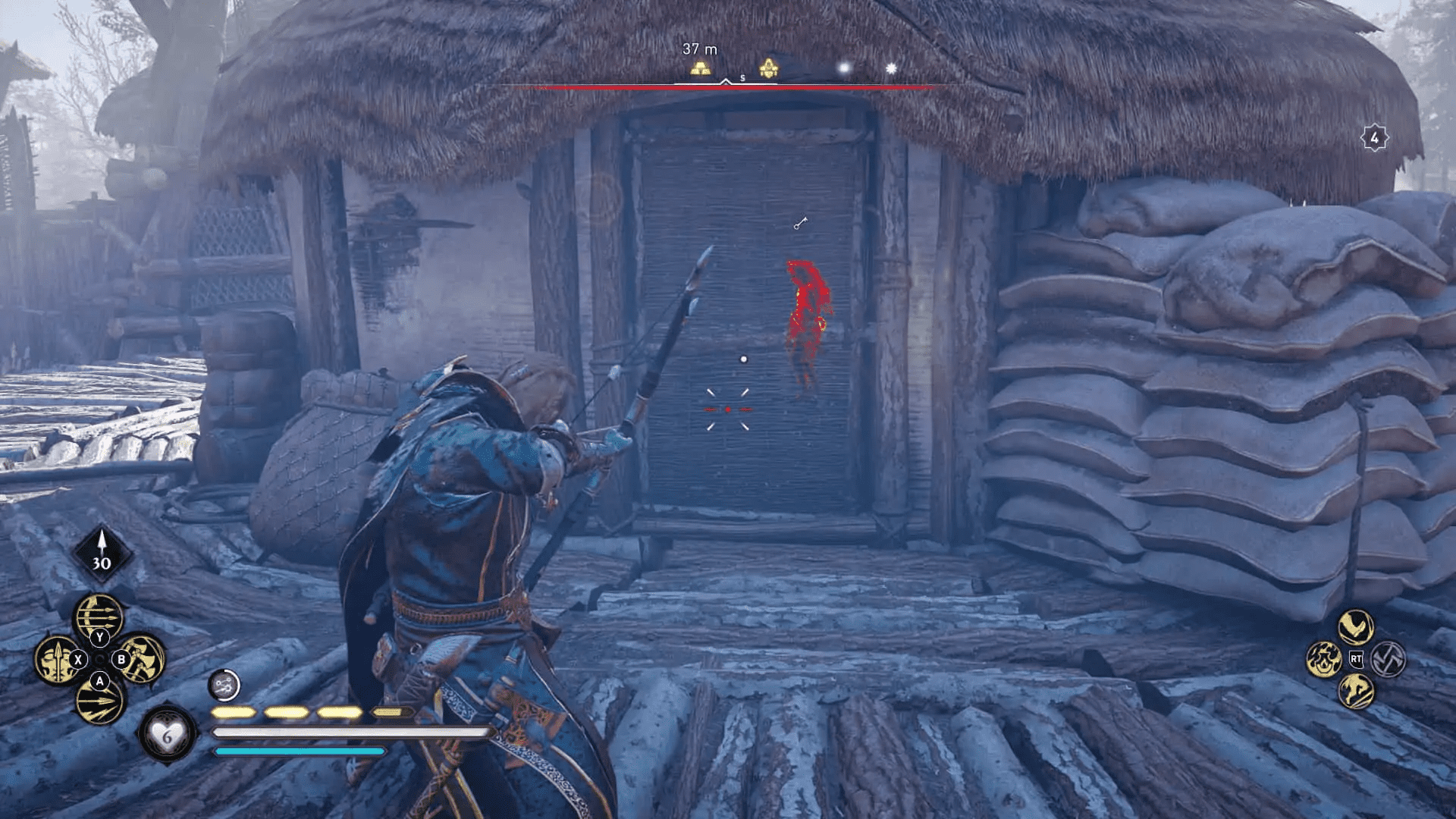Click the axe emblem icon near RT
This screenshot has width=1456, height=819.
(x=1389, y=660)
